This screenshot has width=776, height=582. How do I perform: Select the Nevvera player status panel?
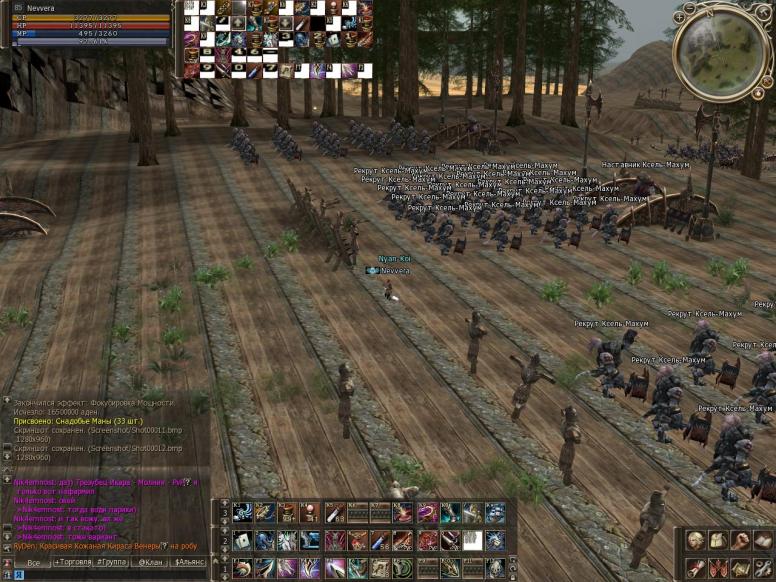pos(86,24)
